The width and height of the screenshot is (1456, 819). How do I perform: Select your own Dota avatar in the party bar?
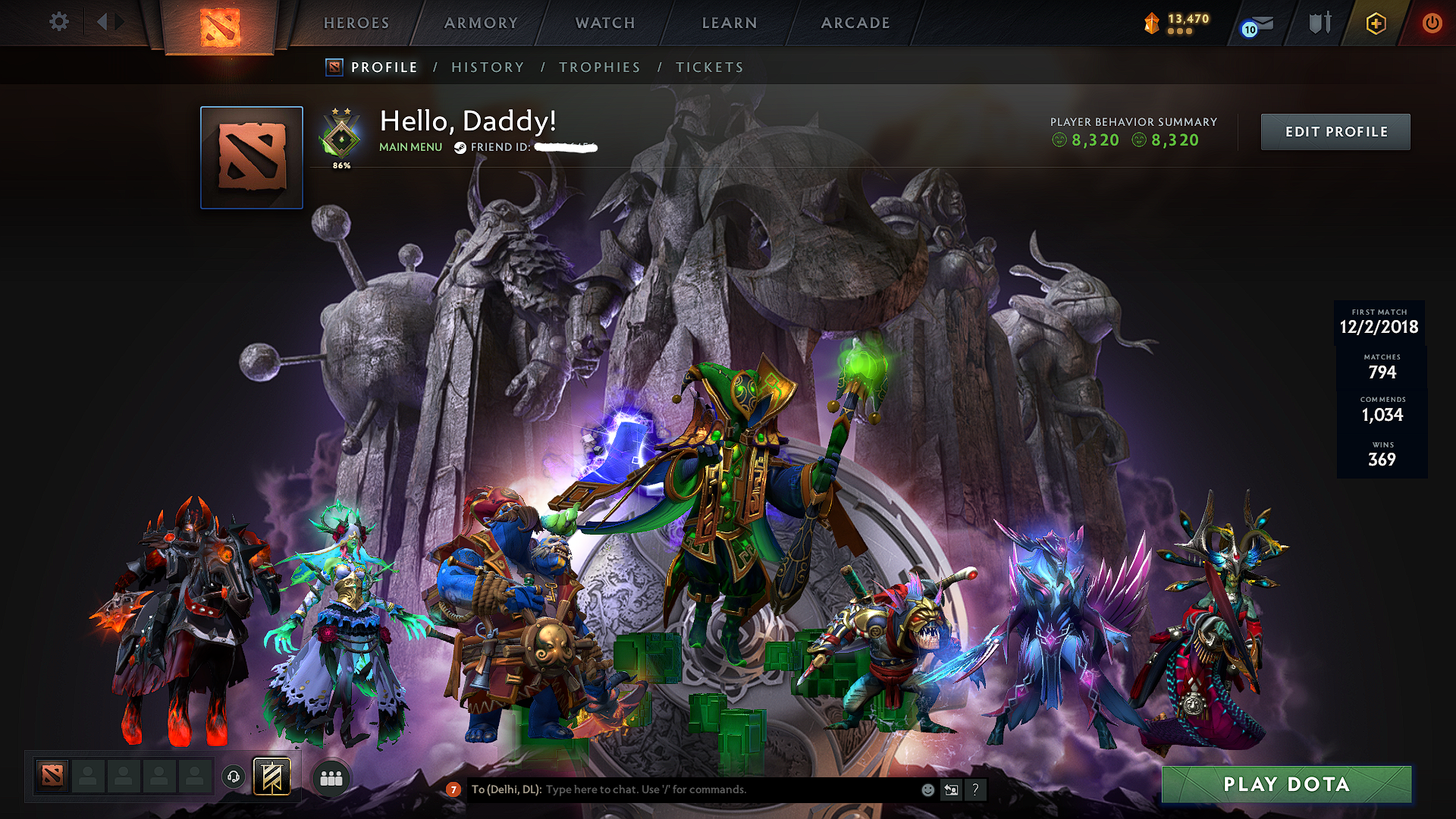pos(51,776)
